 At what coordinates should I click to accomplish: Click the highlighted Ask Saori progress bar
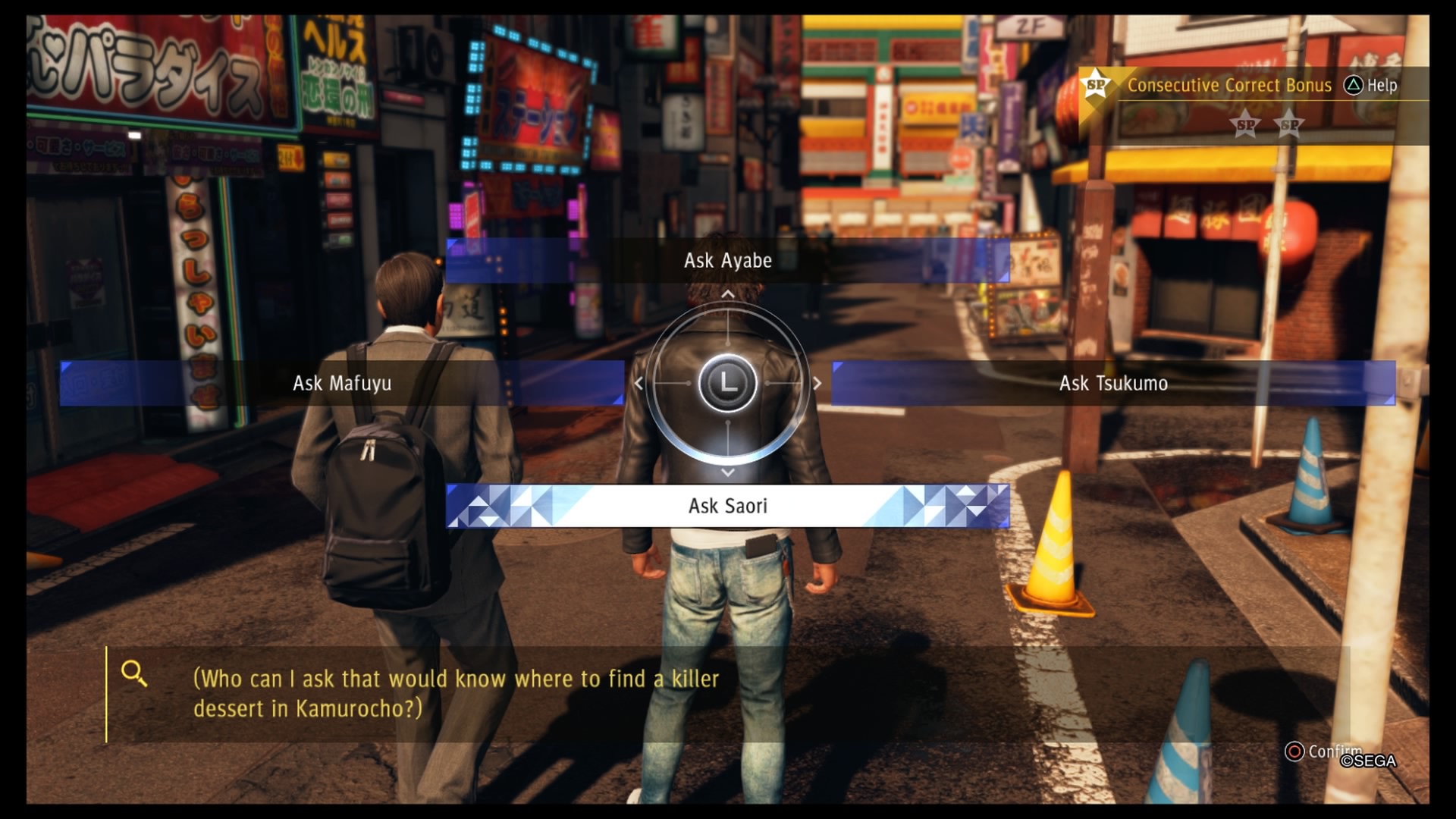point(726,505)
